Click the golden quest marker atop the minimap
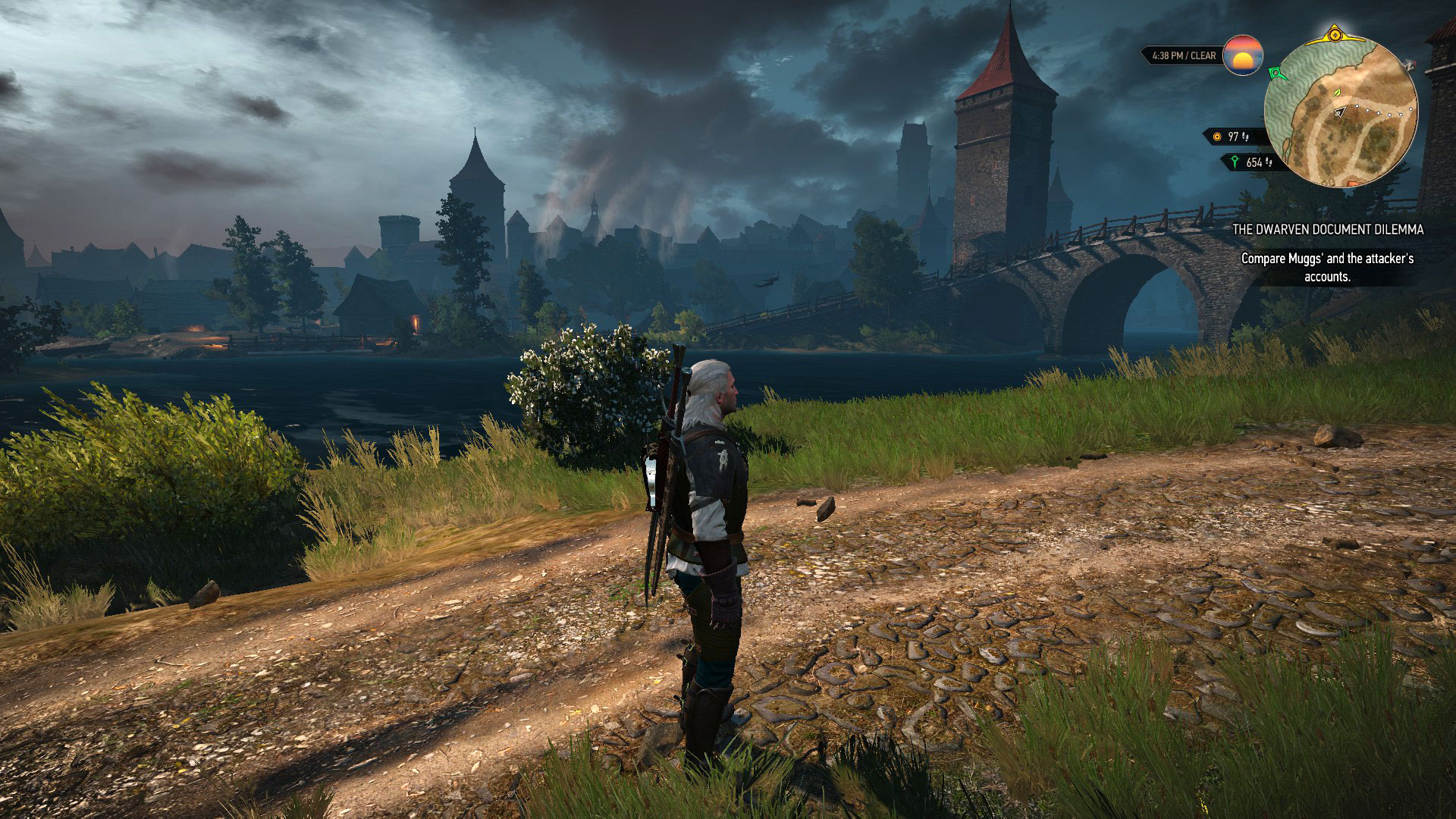Image resolution: width=1456 pixels, height=819 pixels. [1335, 34]
